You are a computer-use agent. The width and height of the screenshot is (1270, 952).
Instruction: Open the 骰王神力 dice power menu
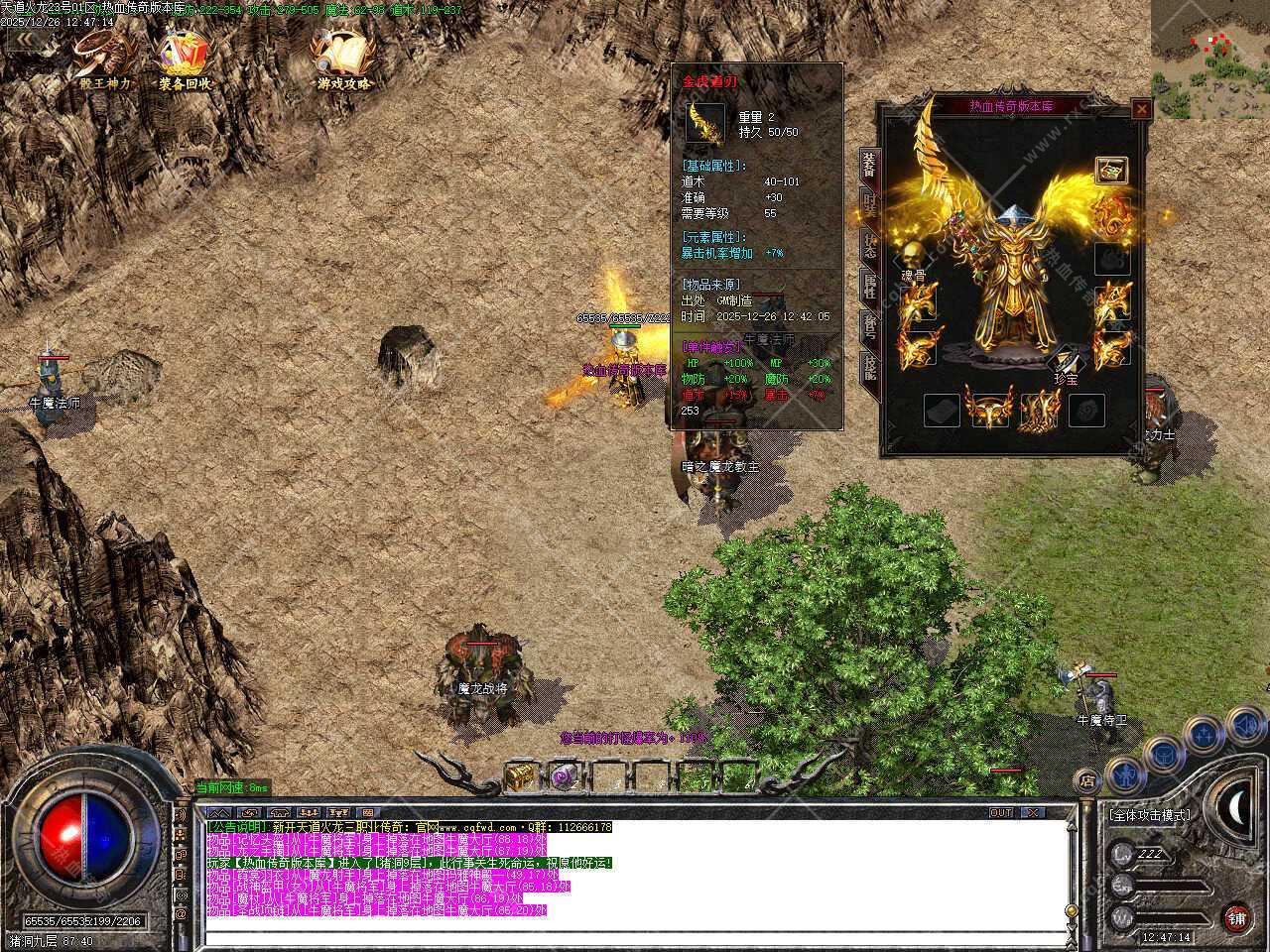[x=103, y=58]
